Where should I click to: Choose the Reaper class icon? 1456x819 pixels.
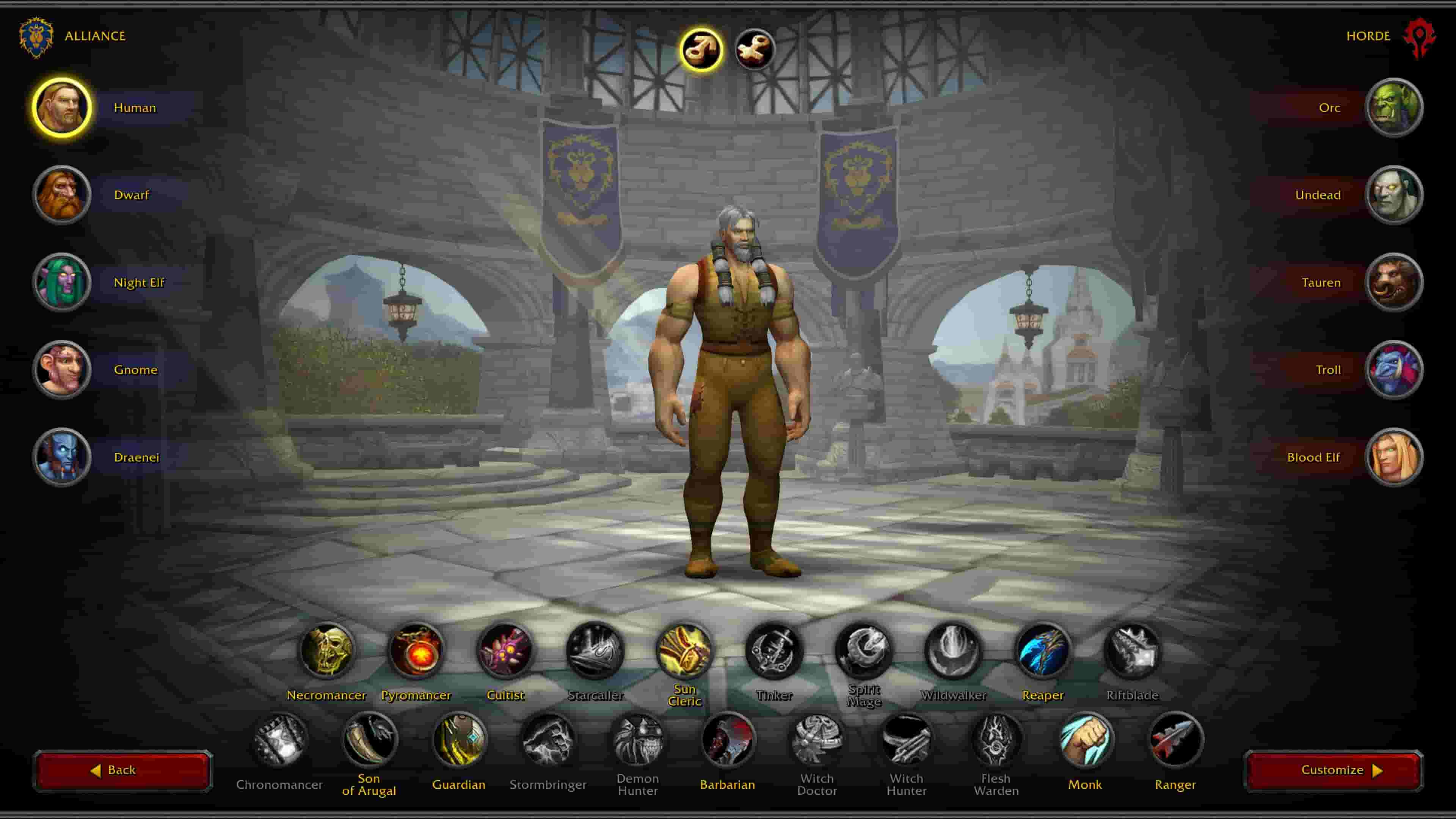point(1043,651)
